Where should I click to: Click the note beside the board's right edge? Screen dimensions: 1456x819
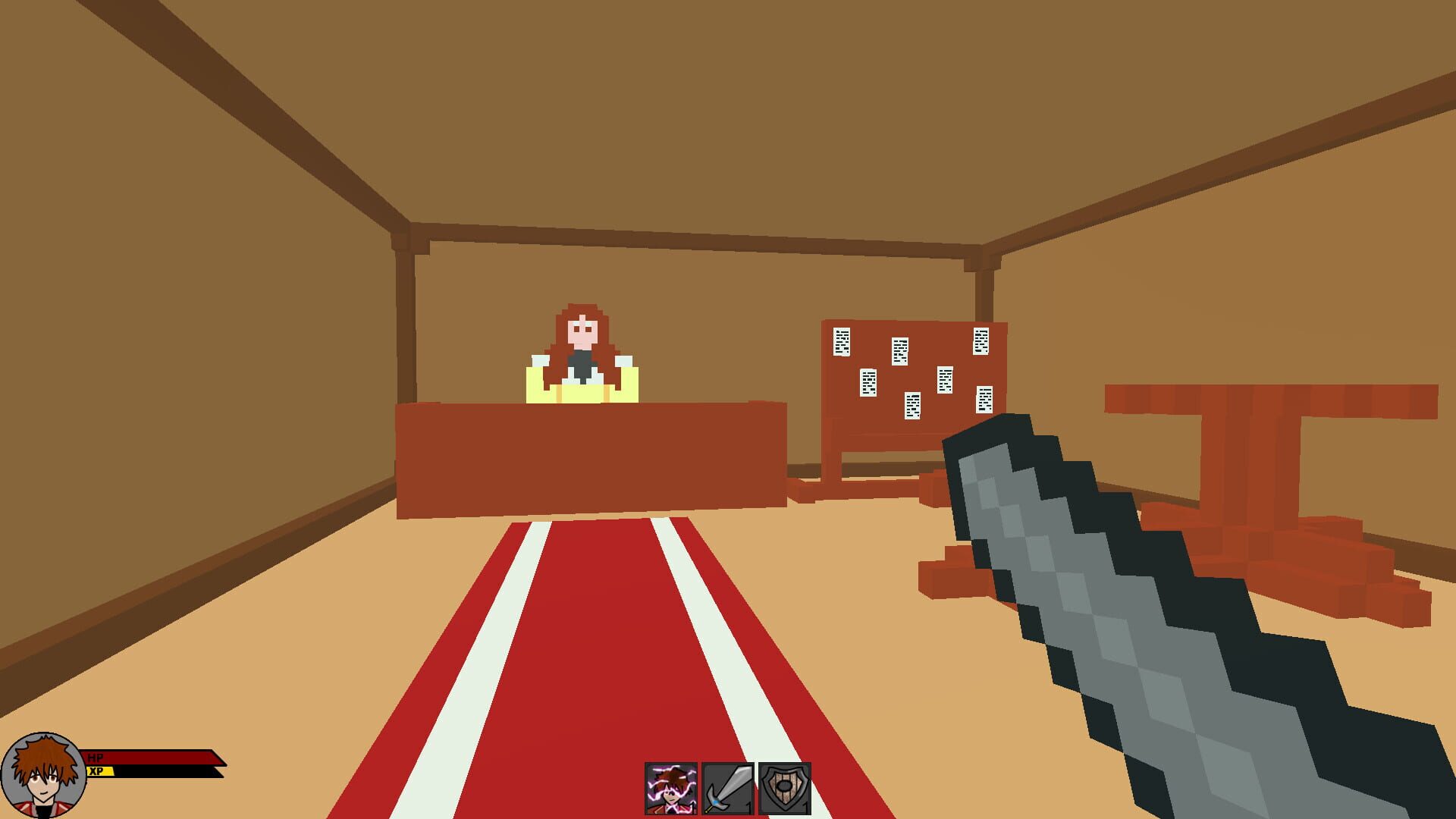(984, 400)
